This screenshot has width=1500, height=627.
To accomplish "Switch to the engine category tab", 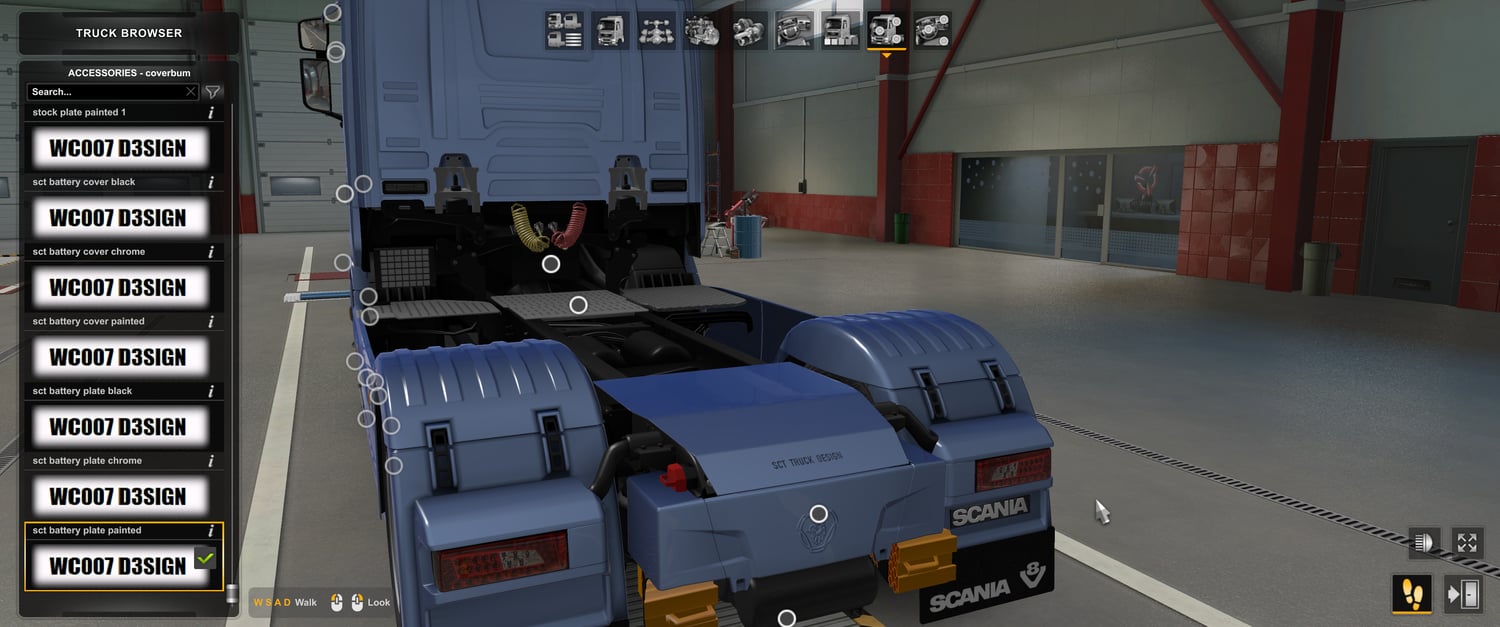I will [x=702, y=31].
